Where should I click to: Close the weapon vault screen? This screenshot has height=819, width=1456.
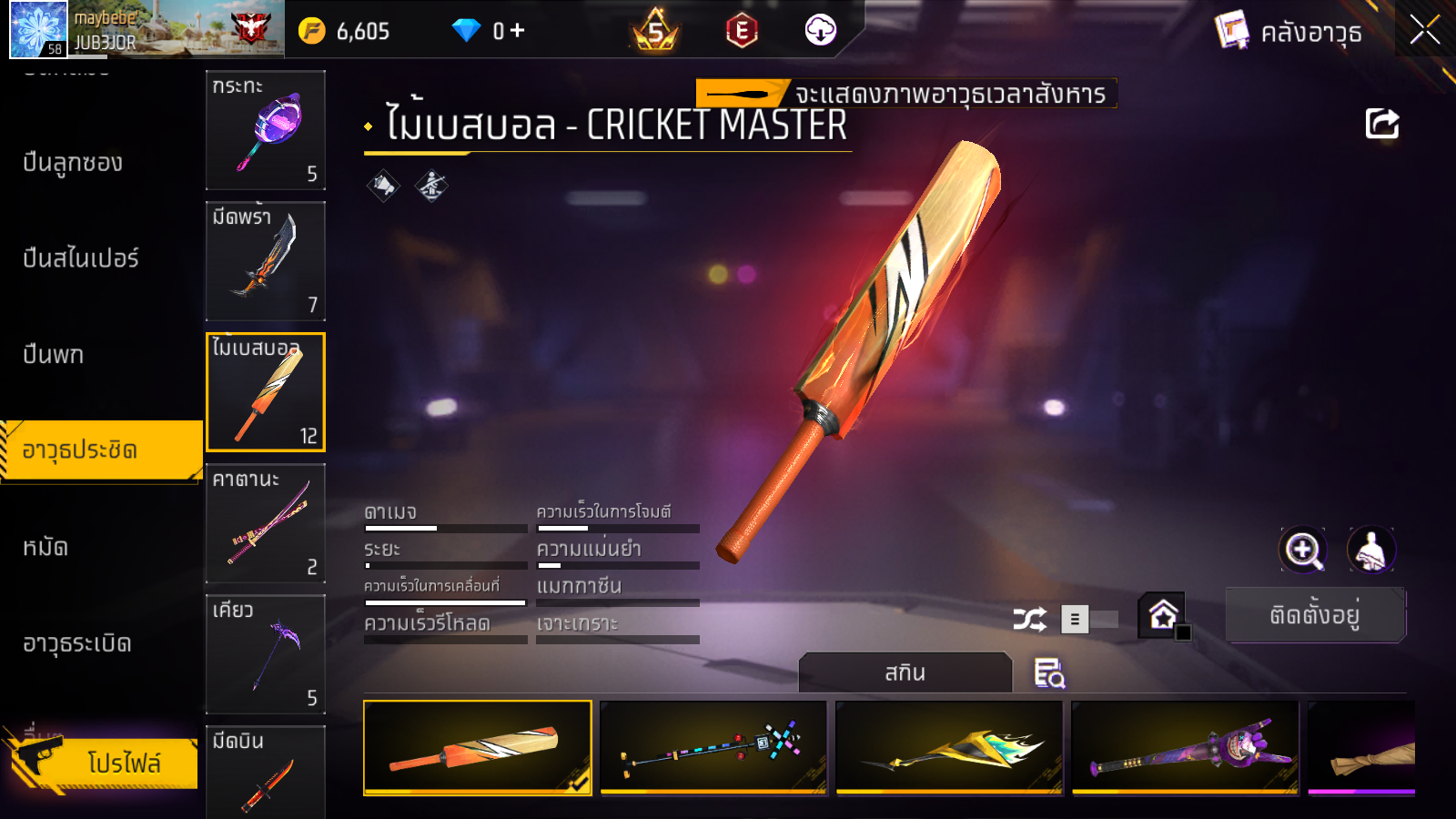pos(1424,30)
